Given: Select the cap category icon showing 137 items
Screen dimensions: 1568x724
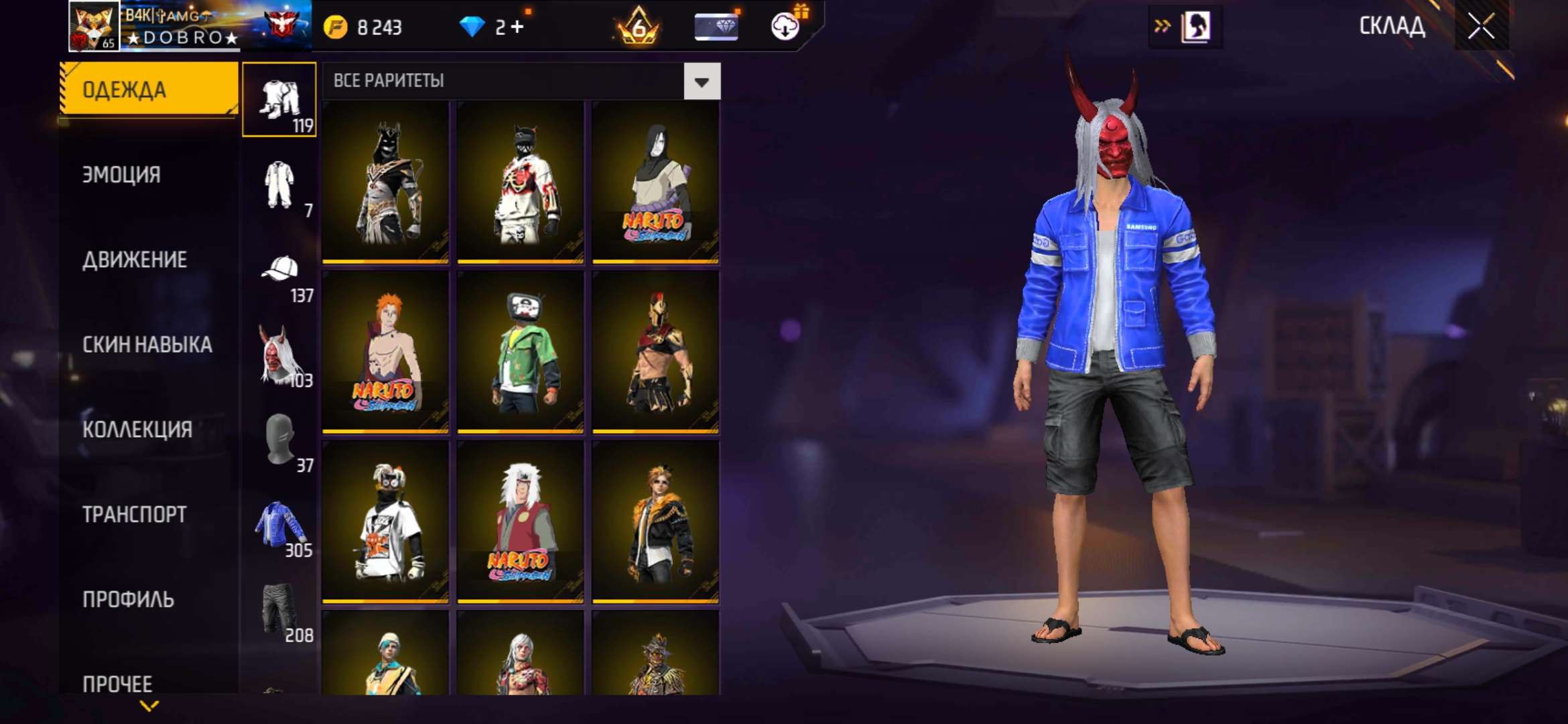Looking at the screenshot, I should [x=279, y=268].
